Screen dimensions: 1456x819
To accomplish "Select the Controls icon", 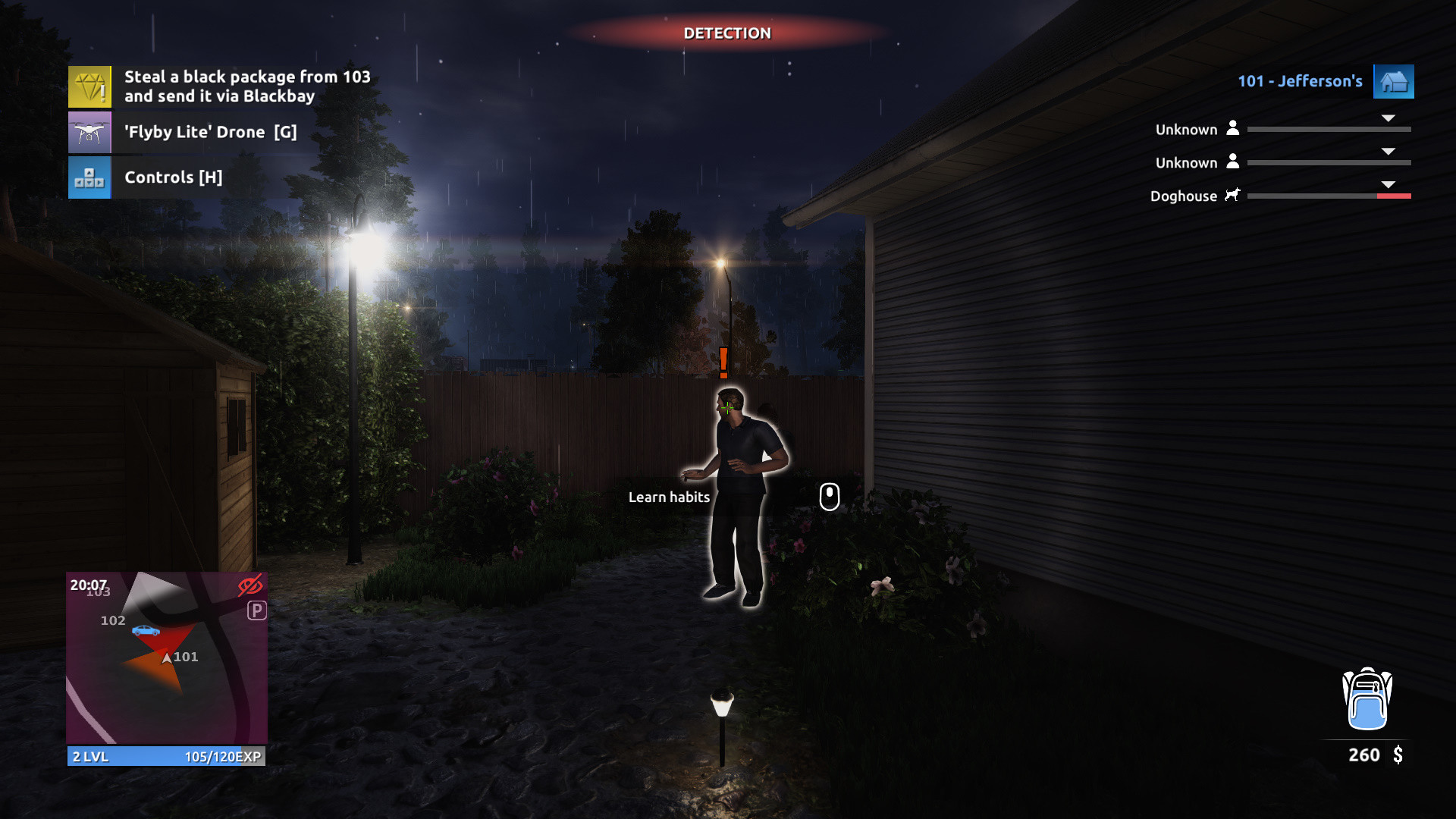I will point(89,177).
